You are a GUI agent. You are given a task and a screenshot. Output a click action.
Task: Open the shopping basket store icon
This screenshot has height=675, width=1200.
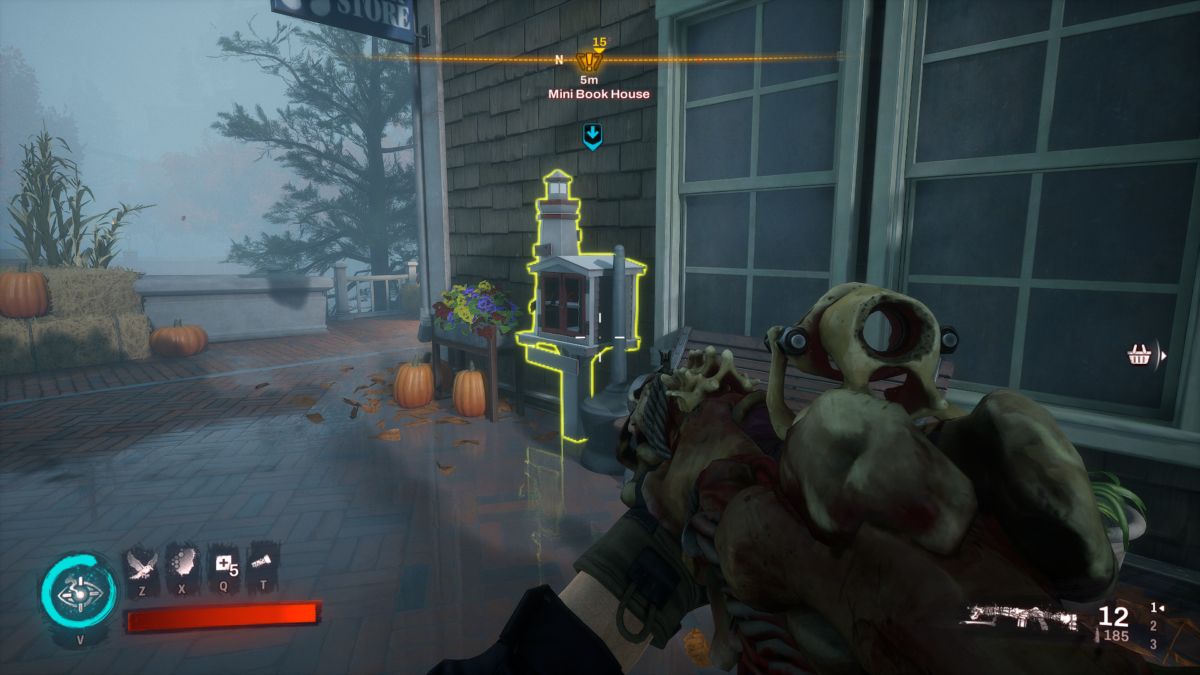point(1138,355)
